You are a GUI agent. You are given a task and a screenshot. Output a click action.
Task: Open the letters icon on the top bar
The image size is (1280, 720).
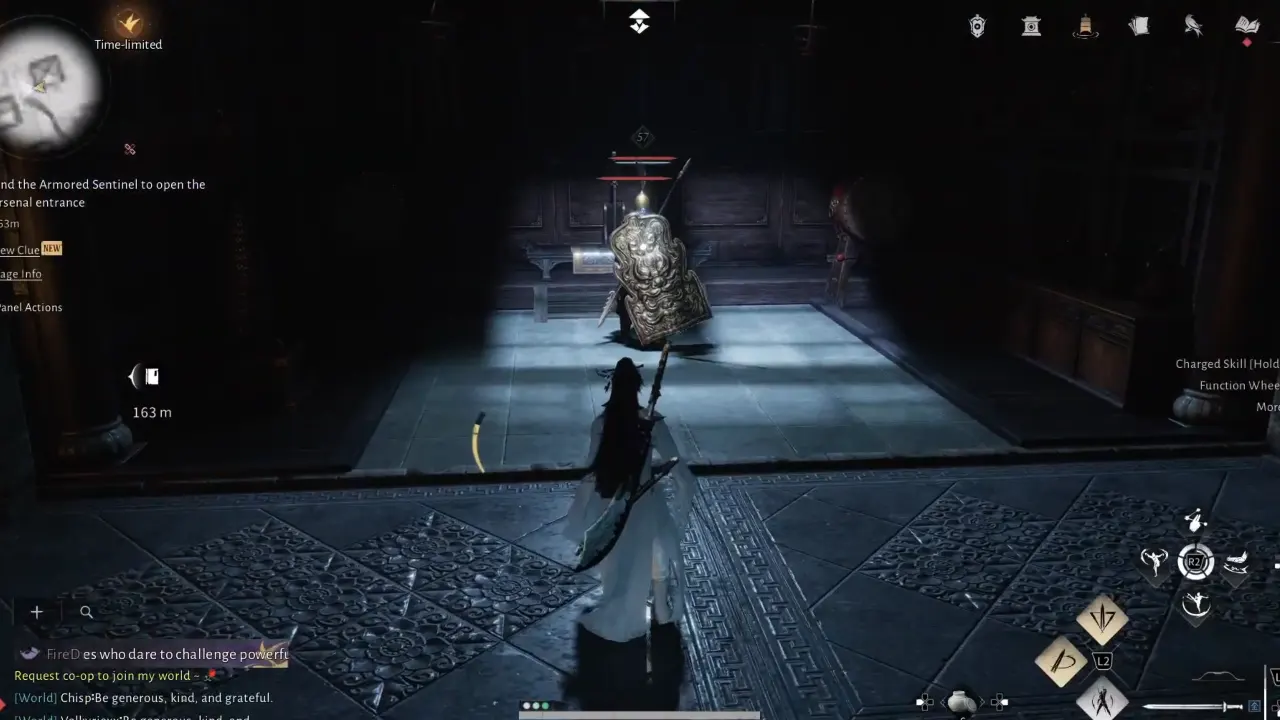pos(1139,26)
